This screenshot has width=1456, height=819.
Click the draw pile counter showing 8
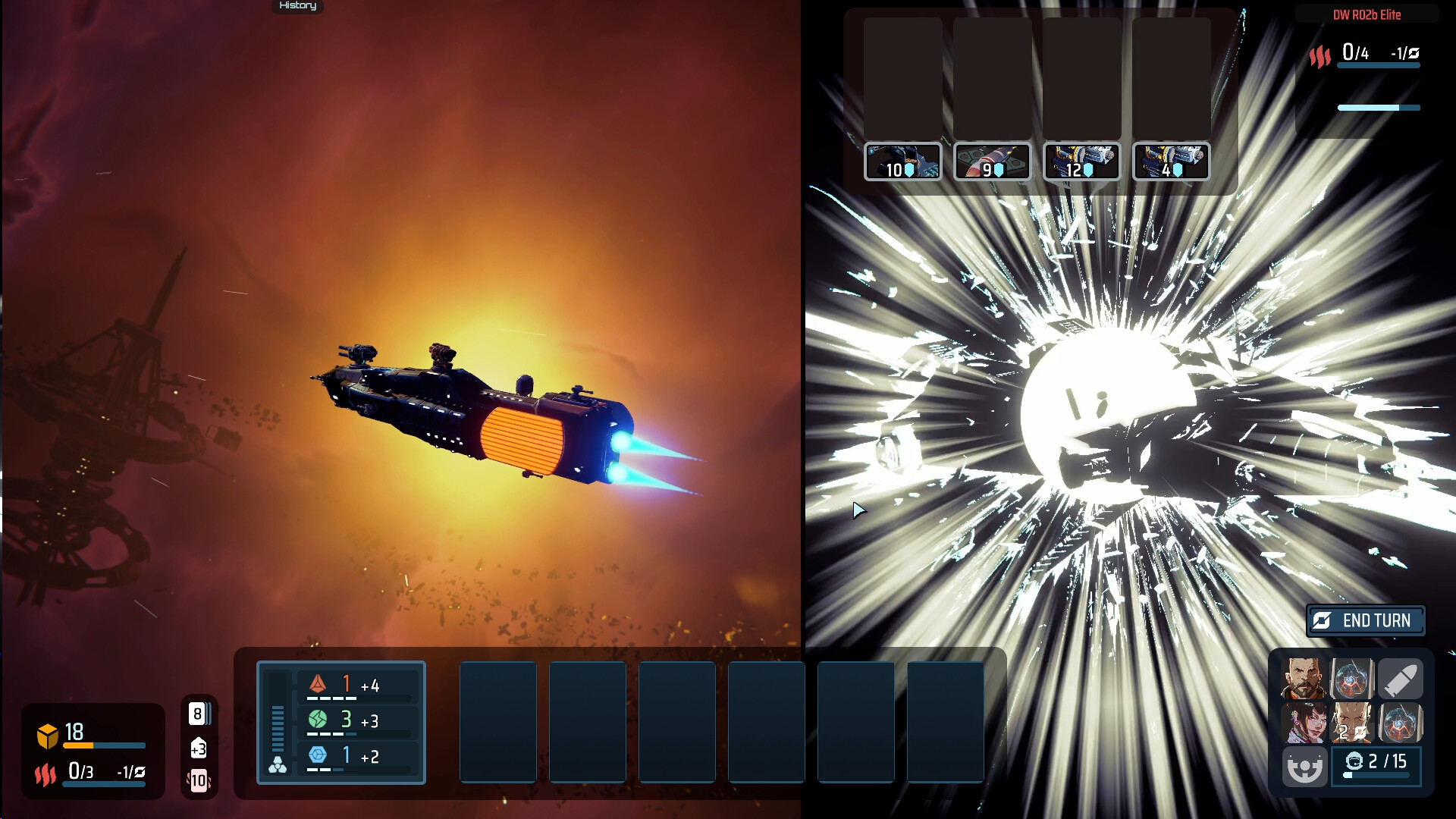click(x=197, y=713)
